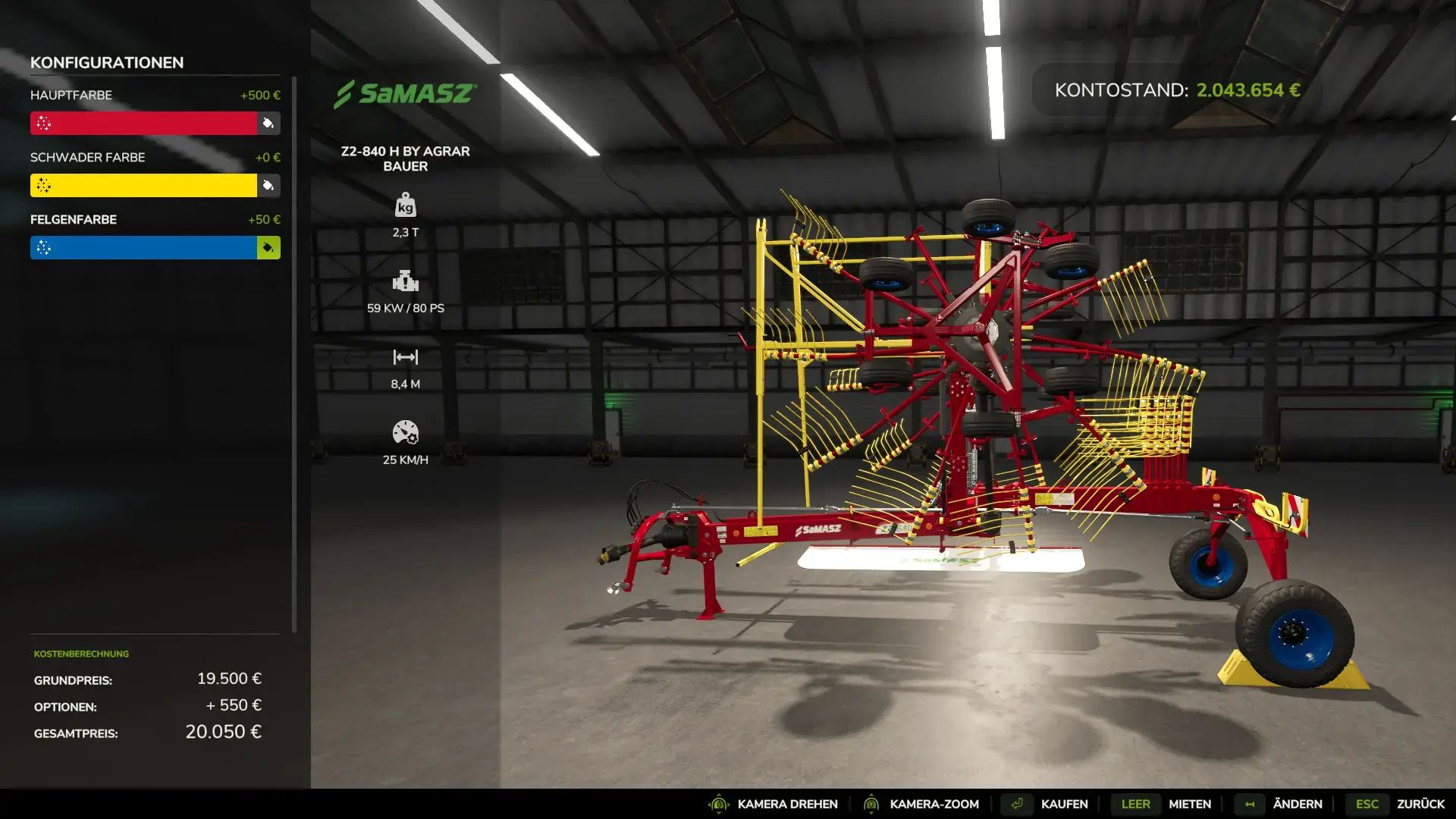Image resolution: width=1456 pixels, height=819 pixels.
Task: Select the blue Felgenfarbe color bar
Action: pyautogui.click(x=144, y=247)
